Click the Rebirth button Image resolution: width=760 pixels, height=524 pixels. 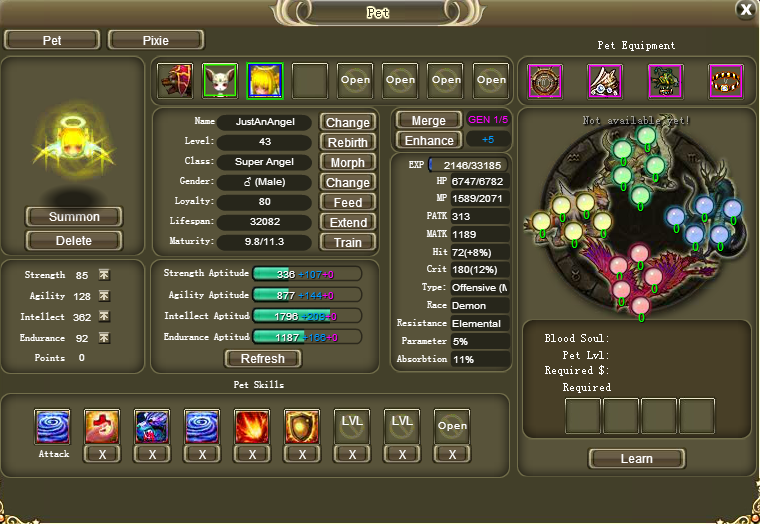tap(347, 142)
